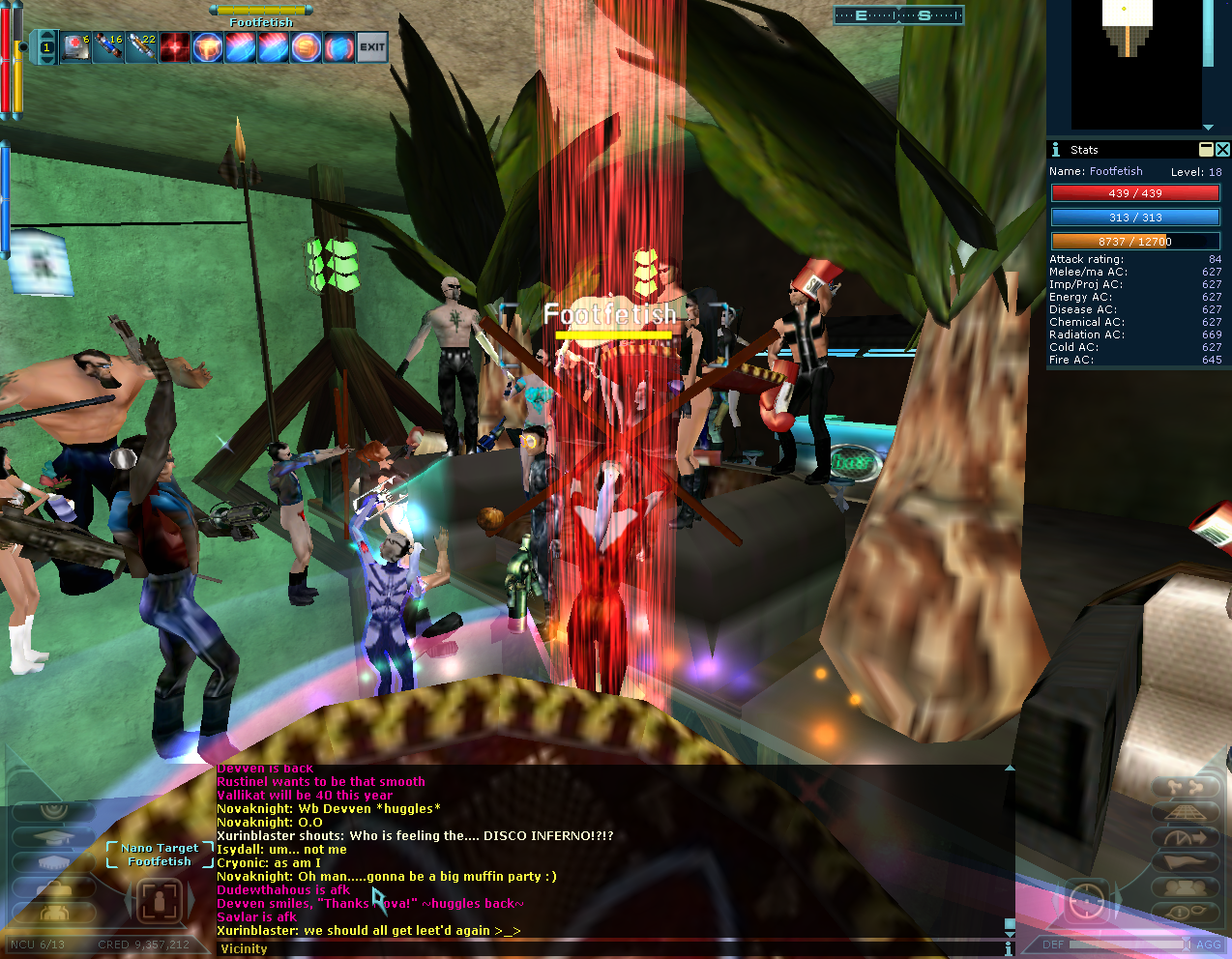Use the first aid kit hotbar slot
The image size is (1232, 959).
[75, 46]
